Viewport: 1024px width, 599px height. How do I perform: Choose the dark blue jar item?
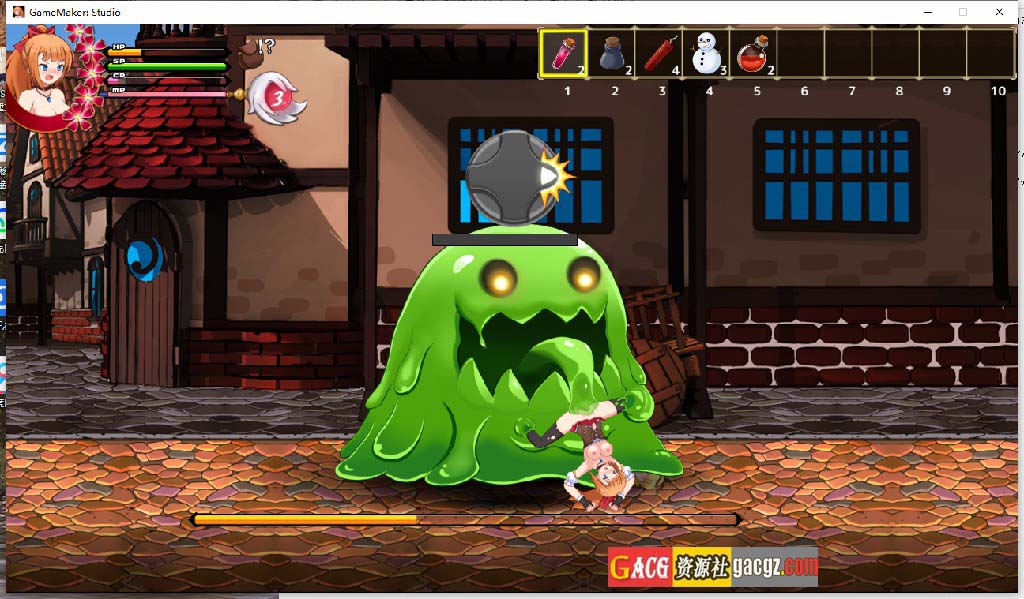pos(611,53)
